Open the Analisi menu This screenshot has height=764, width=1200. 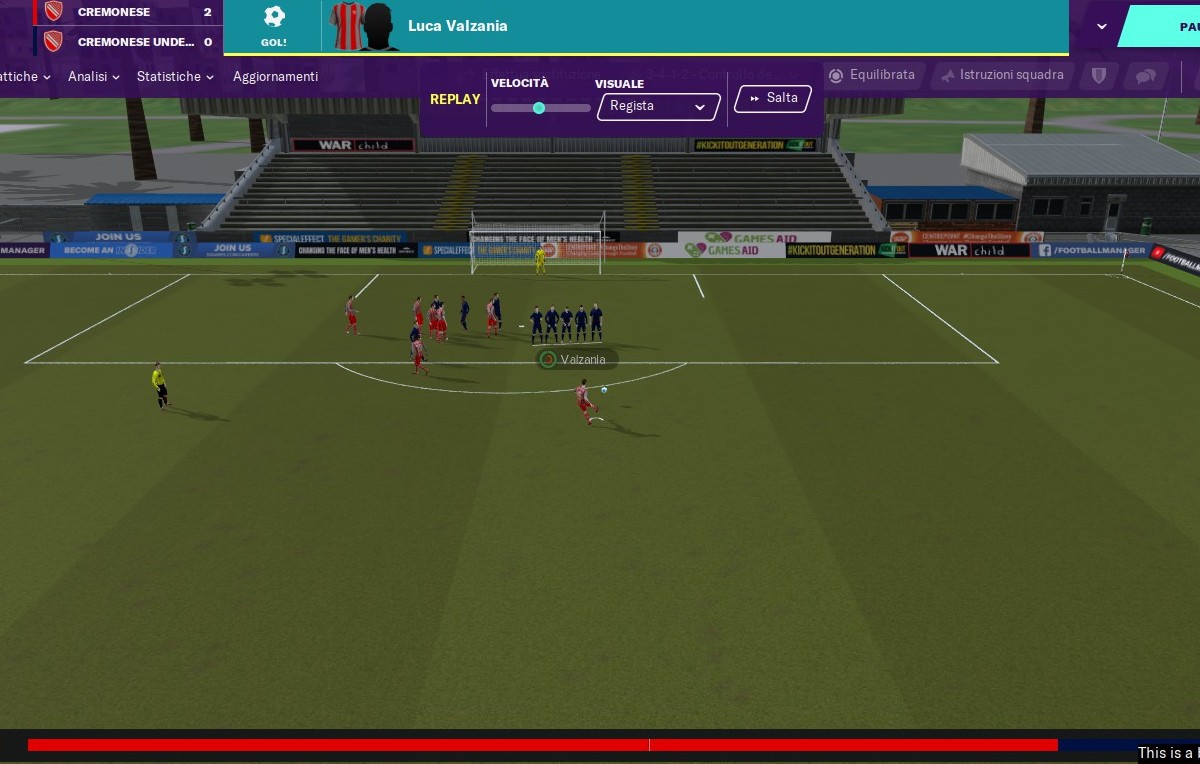tap(93, 77)
